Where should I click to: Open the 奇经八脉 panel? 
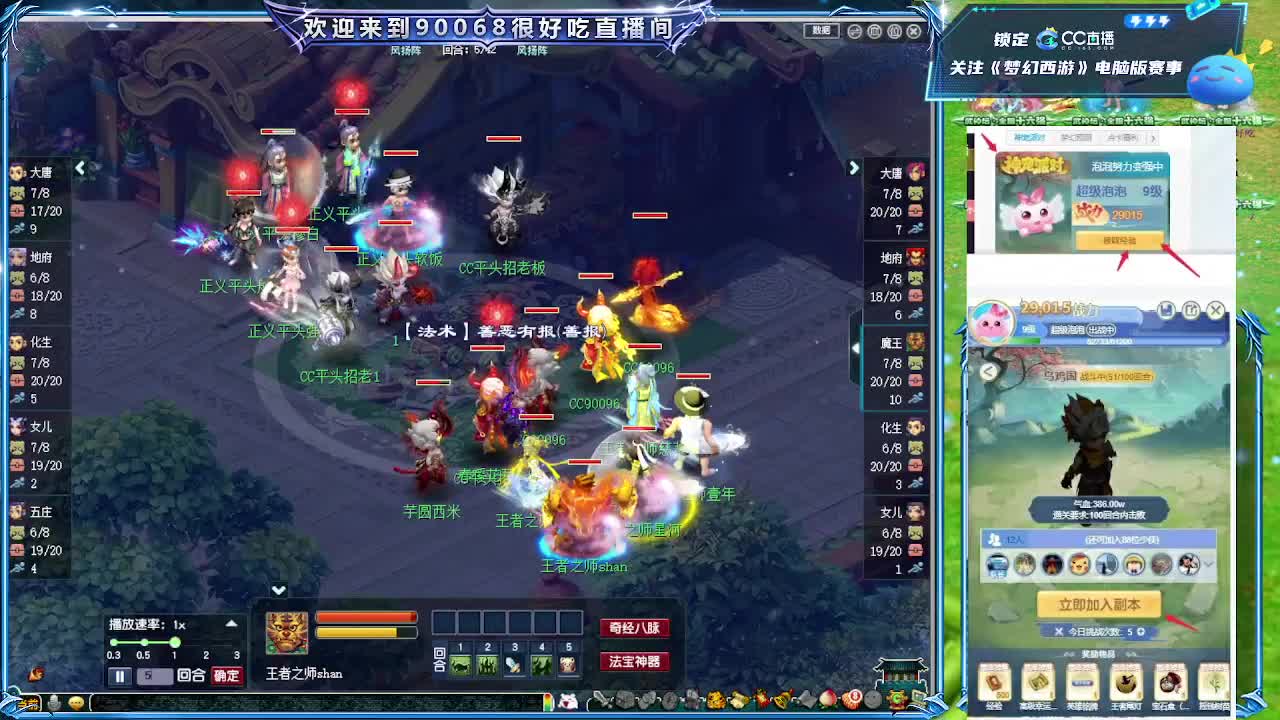(634, 628)
